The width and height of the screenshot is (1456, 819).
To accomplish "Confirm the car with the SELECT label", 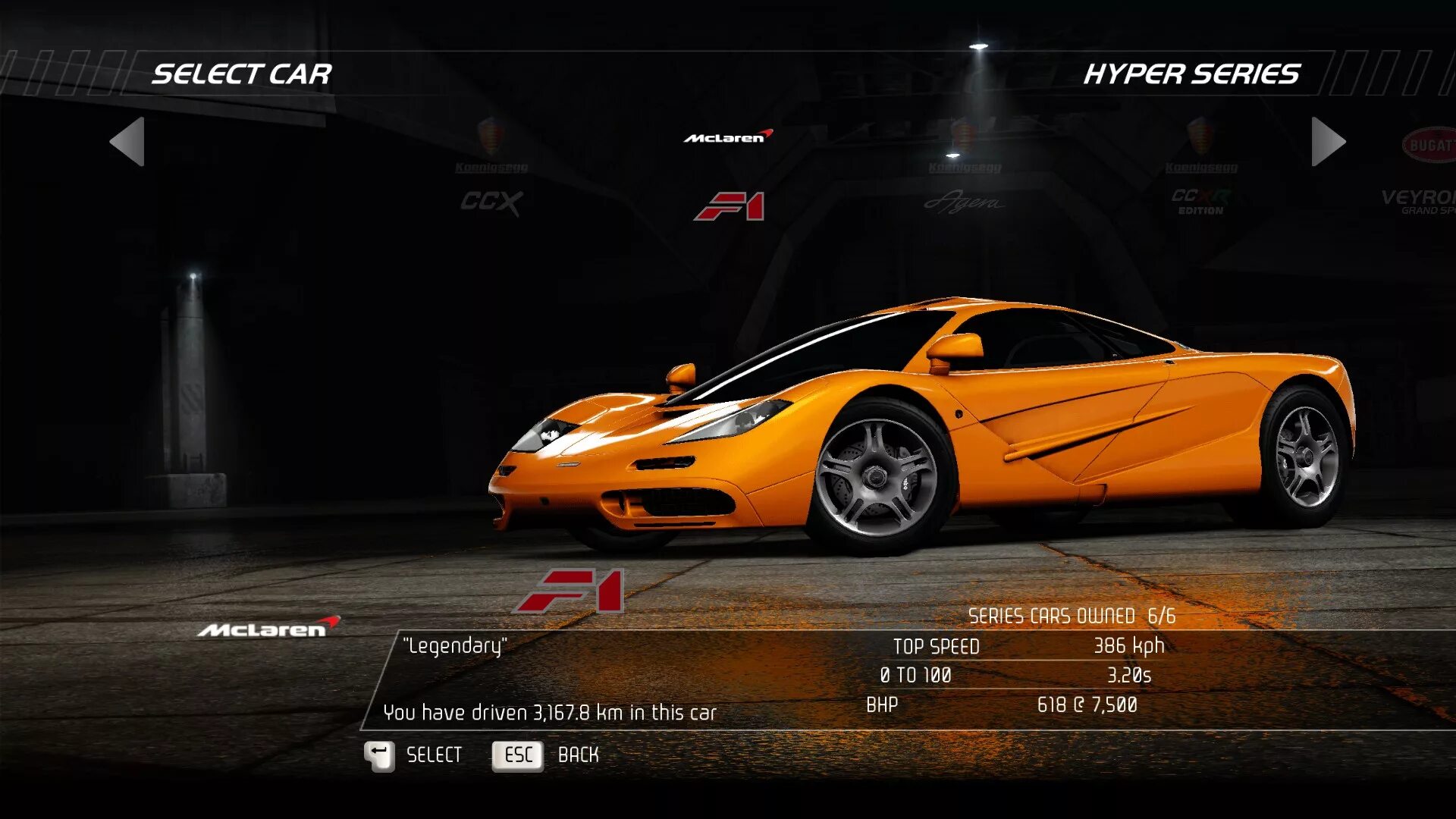I will pos(434,755).
